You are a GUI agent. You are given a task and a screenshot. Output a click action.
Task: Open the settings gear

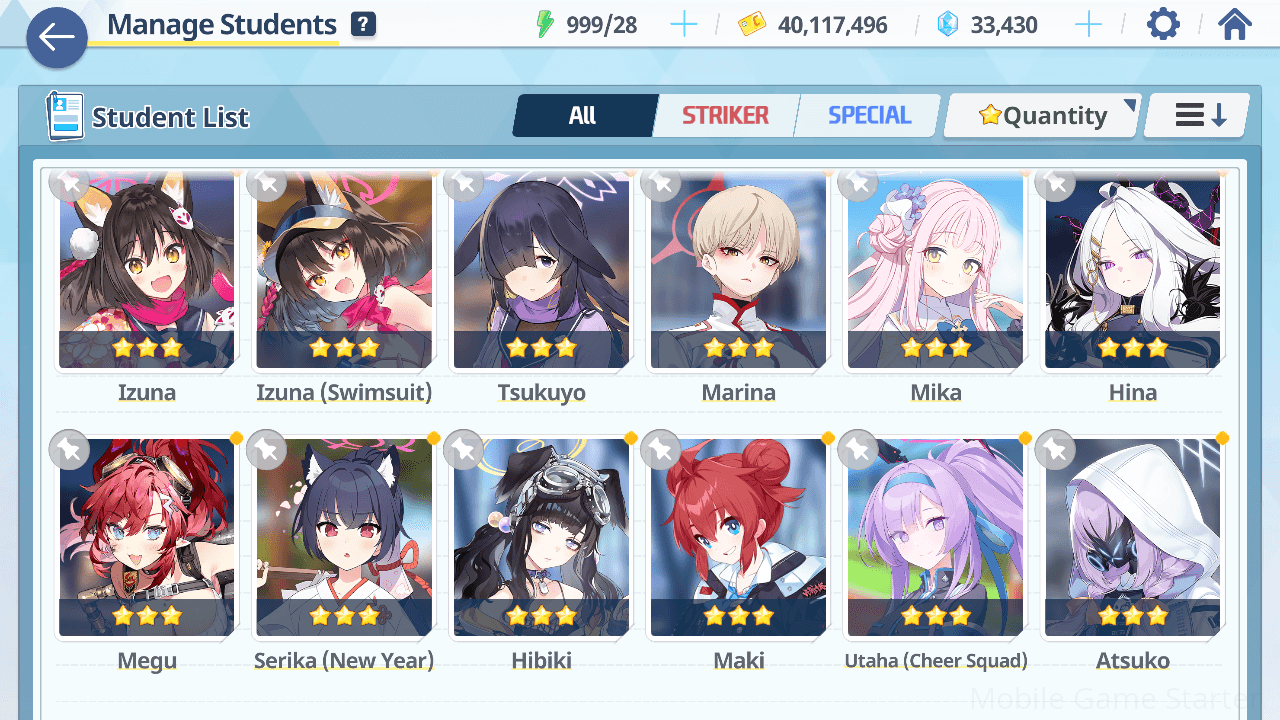coord(1163,24)
